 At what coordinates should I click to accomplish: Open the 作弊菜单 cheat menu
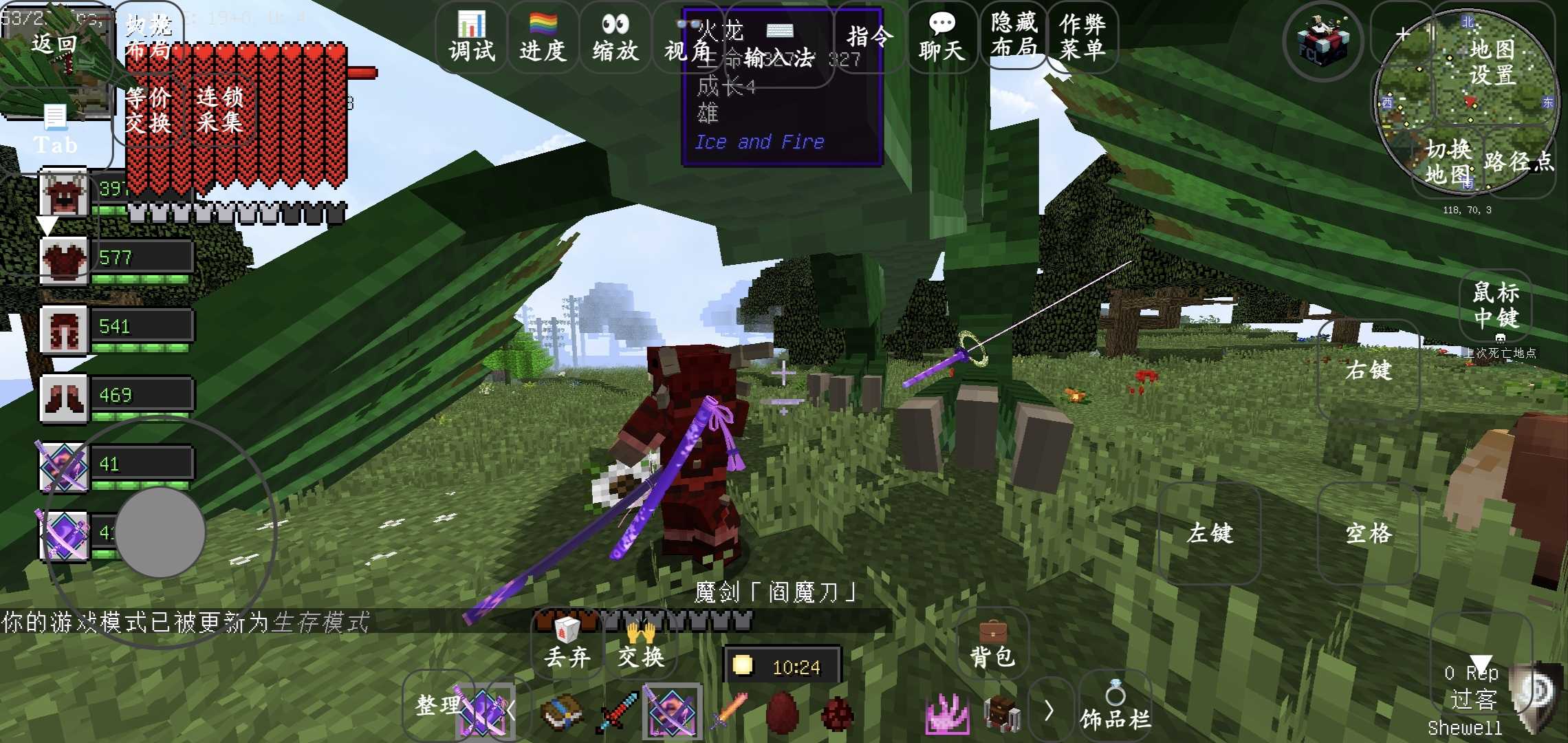point(1082,36)
